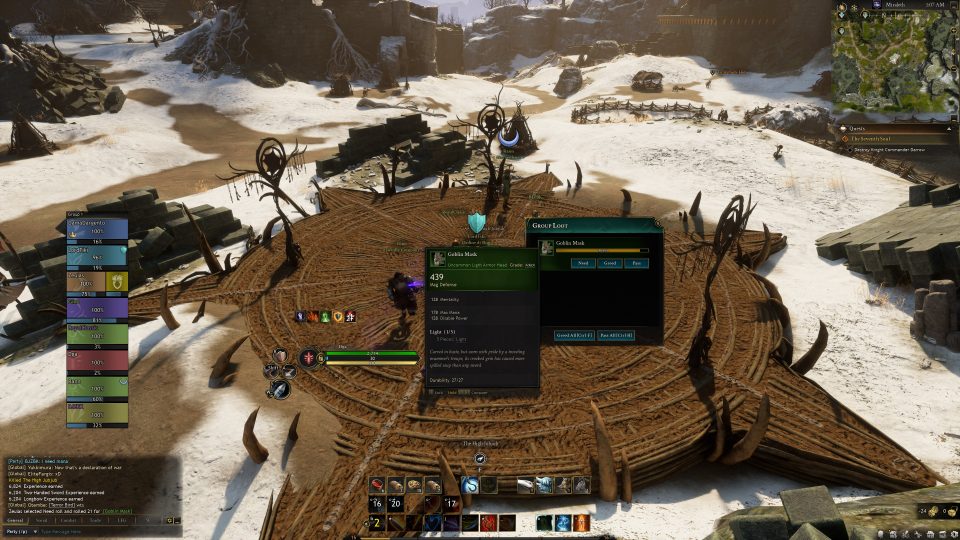This screenshot has height=540, width=960.
Task: Activate the orange flame skill icon
Action: [583, 522]
